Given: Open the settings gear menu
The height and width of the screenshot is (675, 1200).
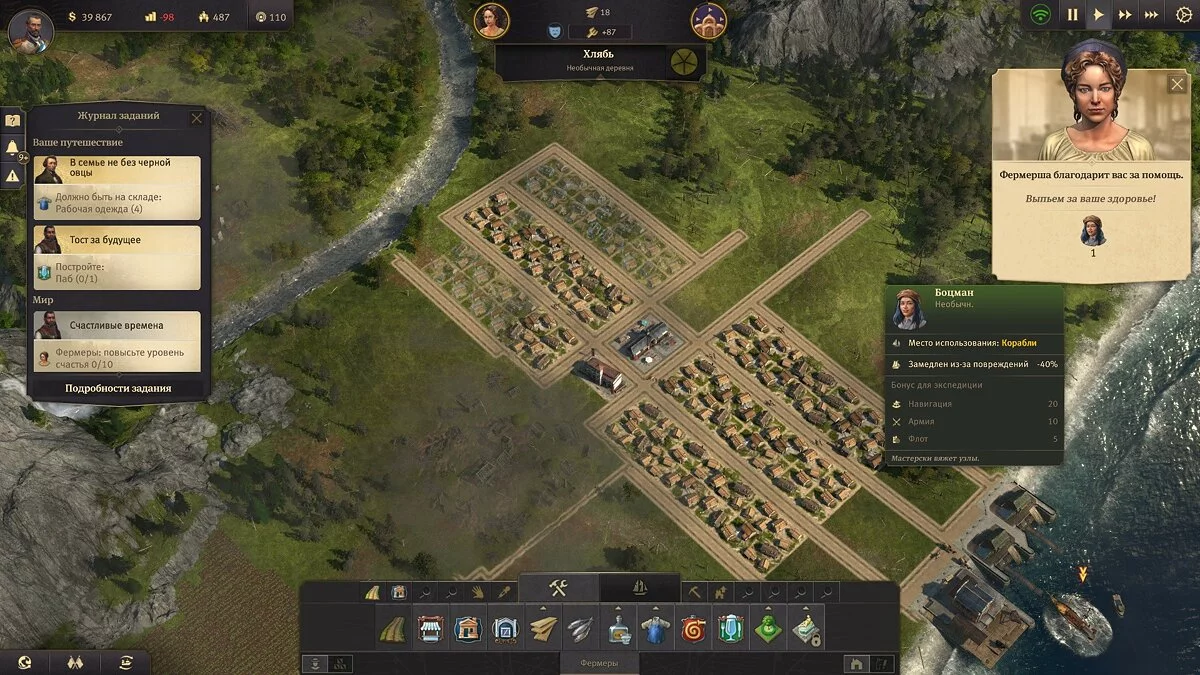Looking at the screenshot, I should tap(1184, 15).
